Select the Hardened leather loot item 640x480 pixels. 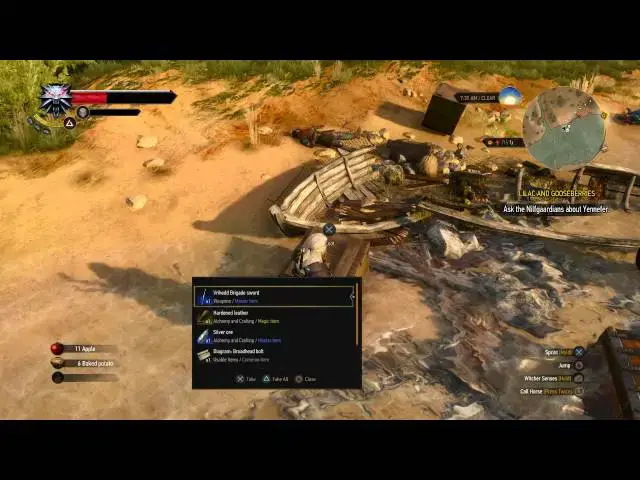pyautogui.click(x=274, y=316)
